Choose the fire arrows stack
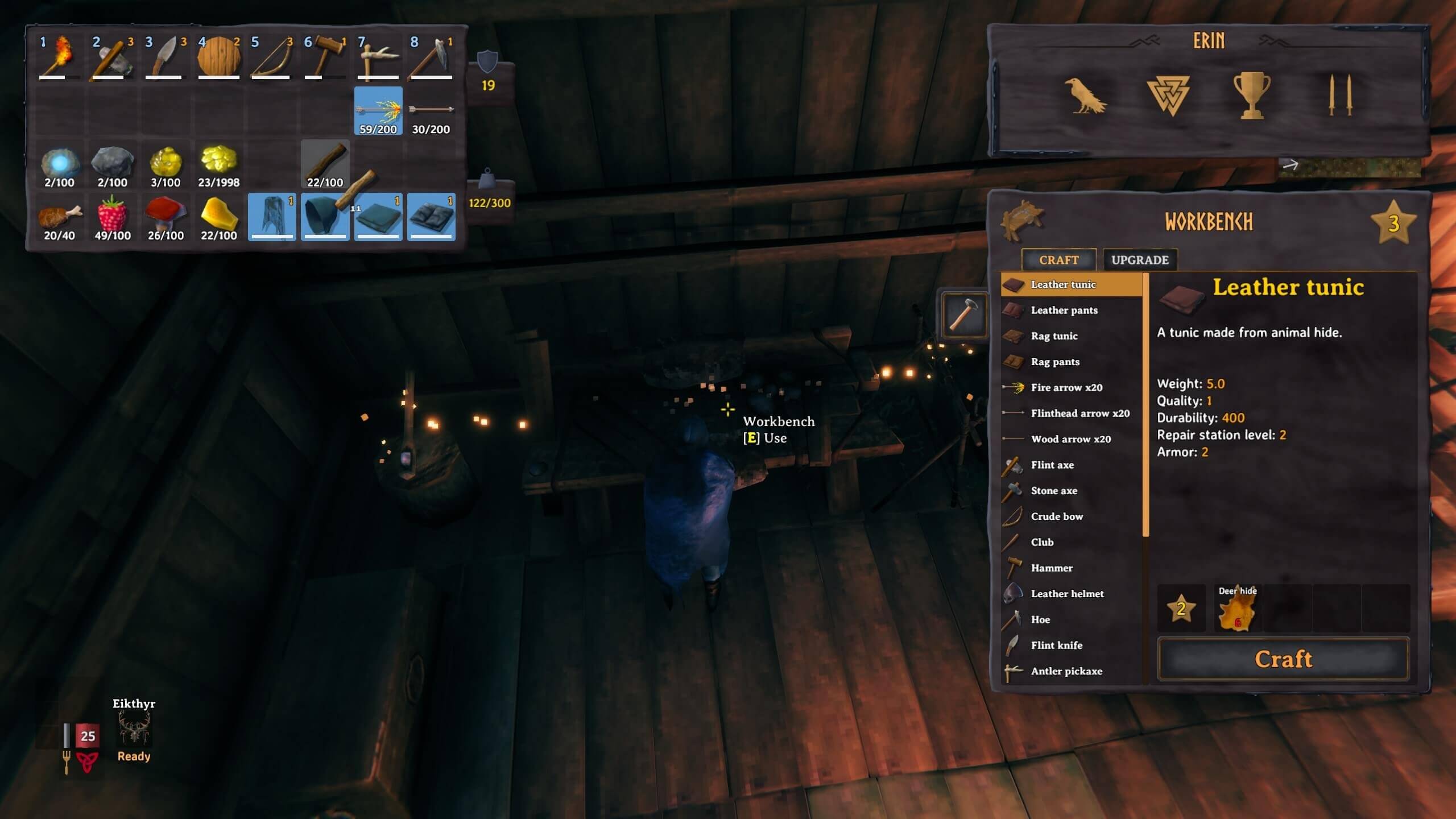This screenshot has width=1456, height=819. (x=378, y=111)
